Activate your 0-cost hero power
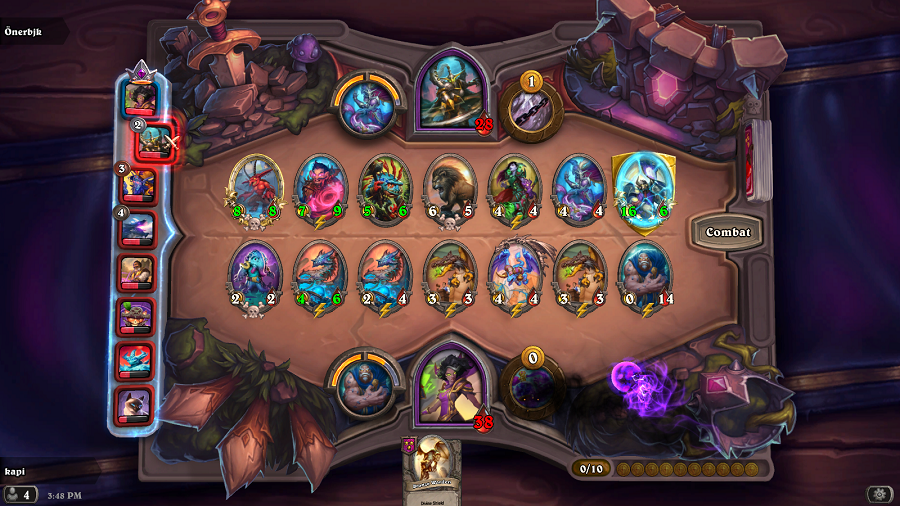This screenshot has width=900, height=506. (x=531, y=385)
